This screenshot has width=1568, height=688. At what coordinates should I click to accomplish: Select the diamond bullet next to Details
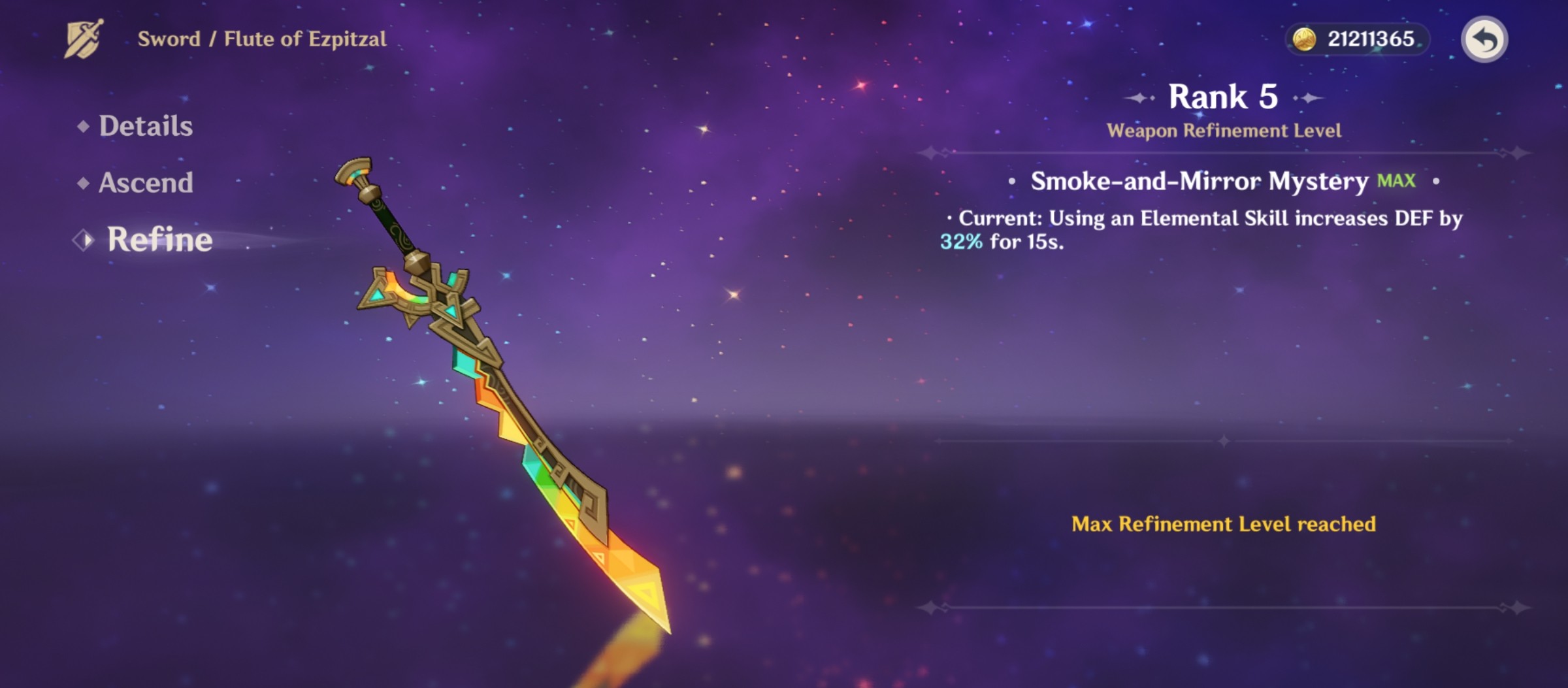click(x=82, y=127)
